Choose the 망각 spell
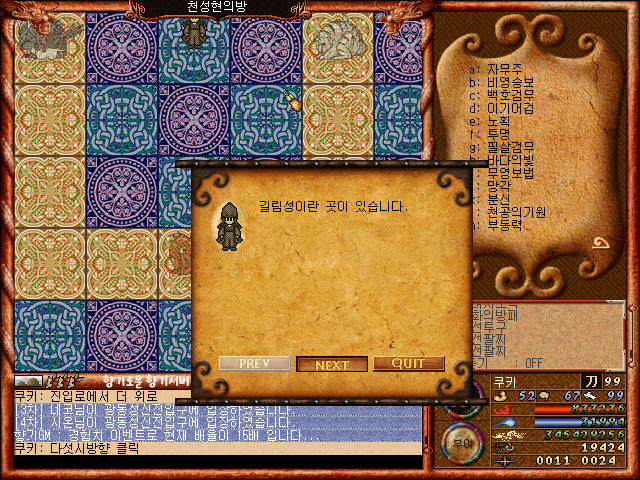Image resolution: width=640 pixels, height=480 pixels. click(499, 186)
